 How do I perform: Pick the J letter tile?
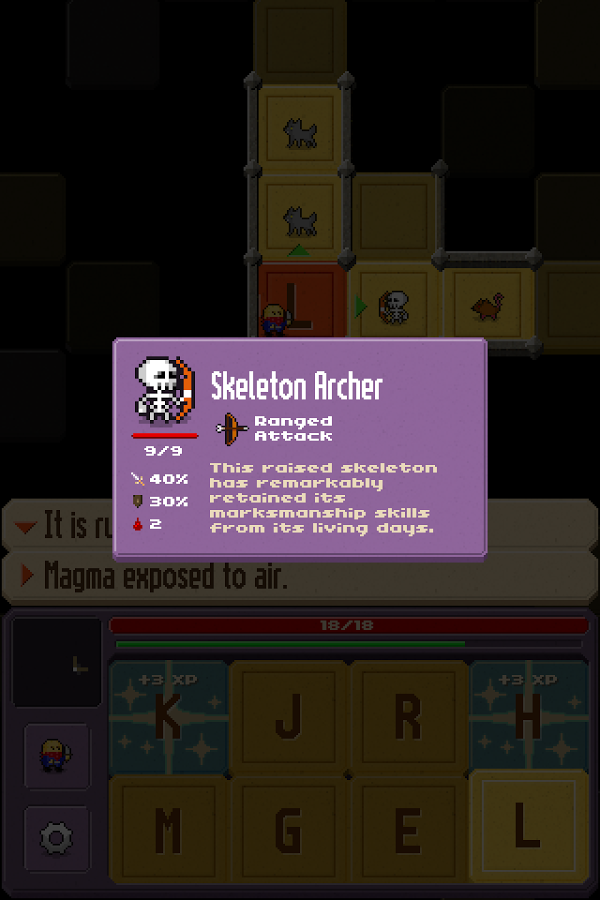[x=288, y=716]
